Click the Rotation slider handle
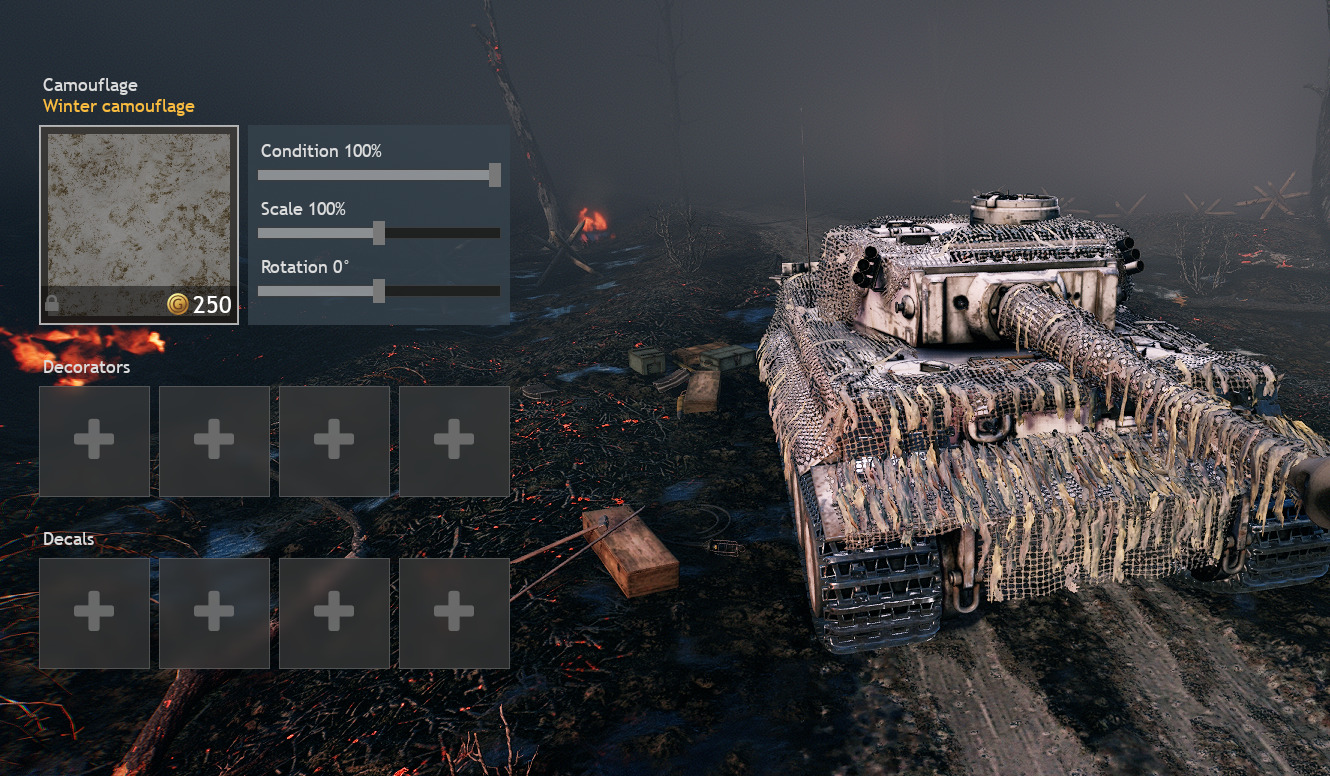Image resolution: width=1330 pixels, height=776 pixels. coord(379,291)
